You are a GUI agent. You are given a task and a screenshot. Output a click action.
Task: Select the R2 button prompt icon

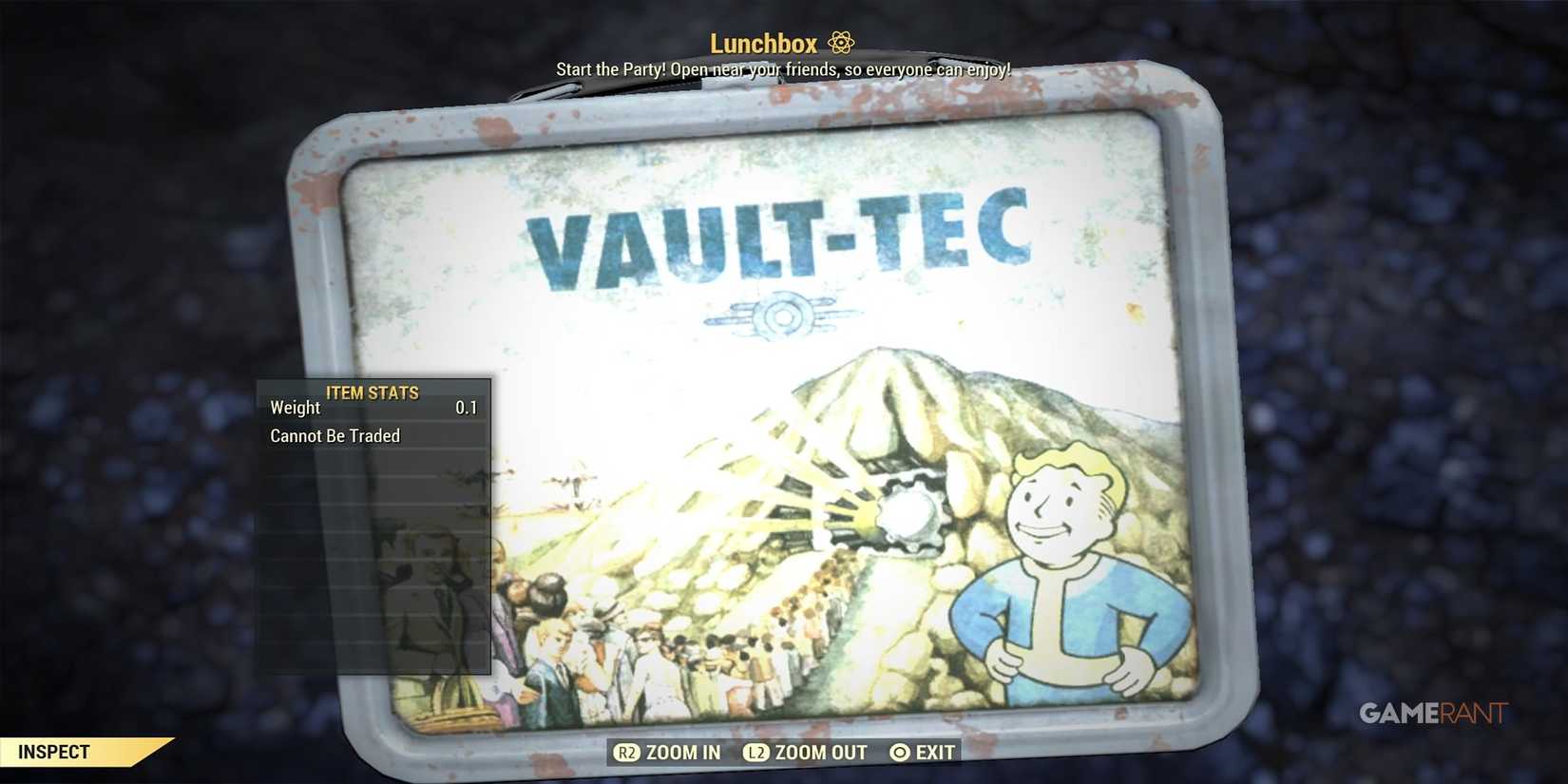626,752
